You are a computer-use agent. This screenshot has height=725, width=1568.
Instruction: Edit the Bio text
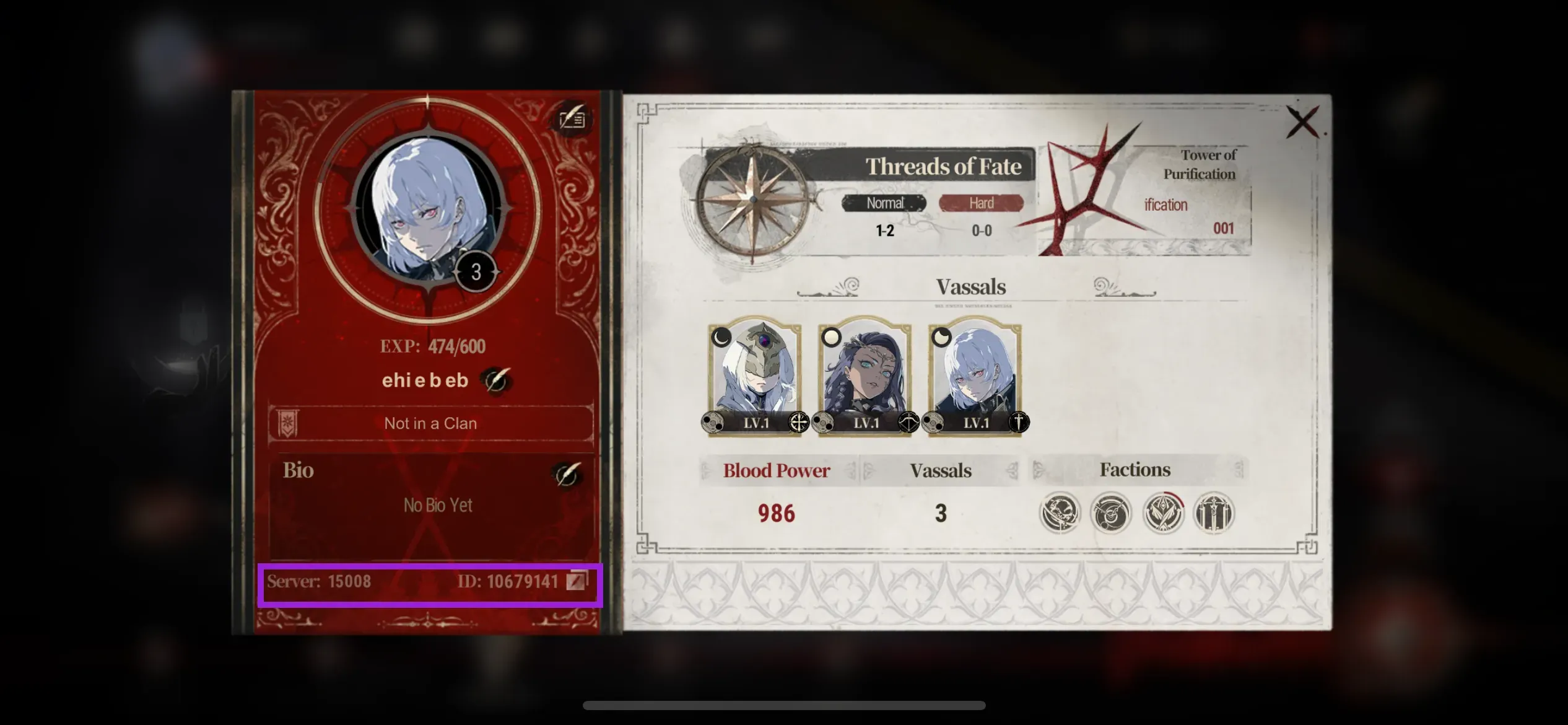point(565,475)
